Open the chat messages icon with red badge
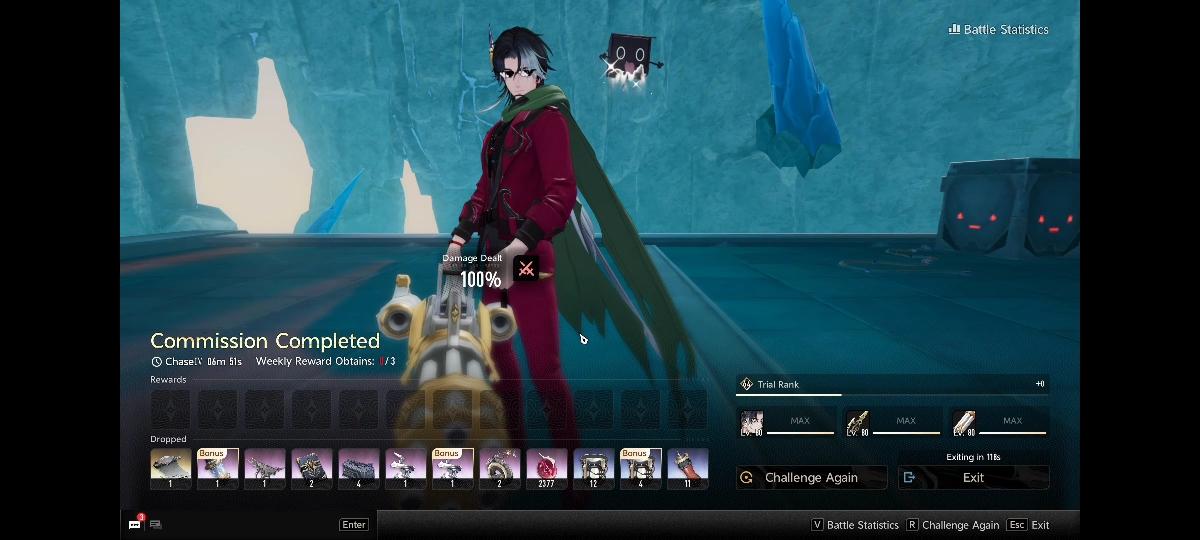The height and width of the screenshot is (540, 1200). click(135, 524)
